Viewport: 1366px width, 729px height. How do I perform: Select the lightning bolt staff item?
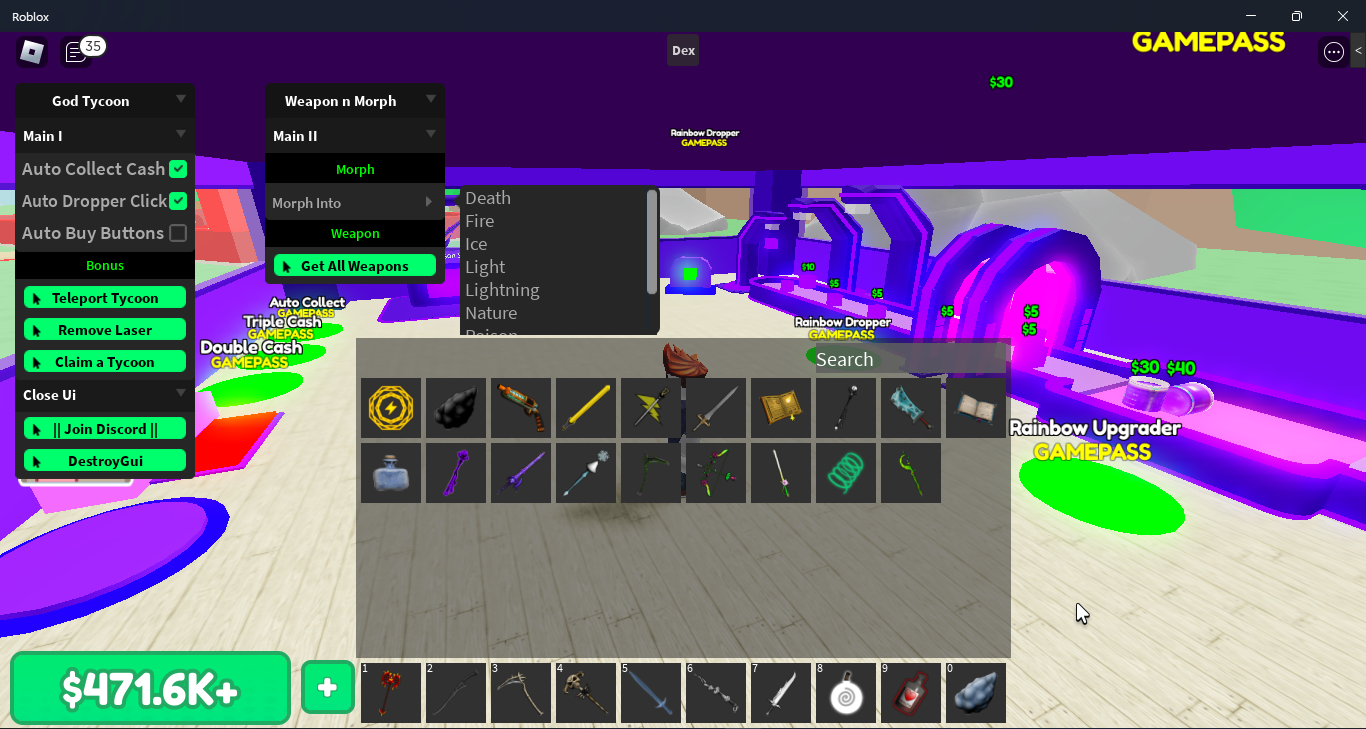[651, 407]
